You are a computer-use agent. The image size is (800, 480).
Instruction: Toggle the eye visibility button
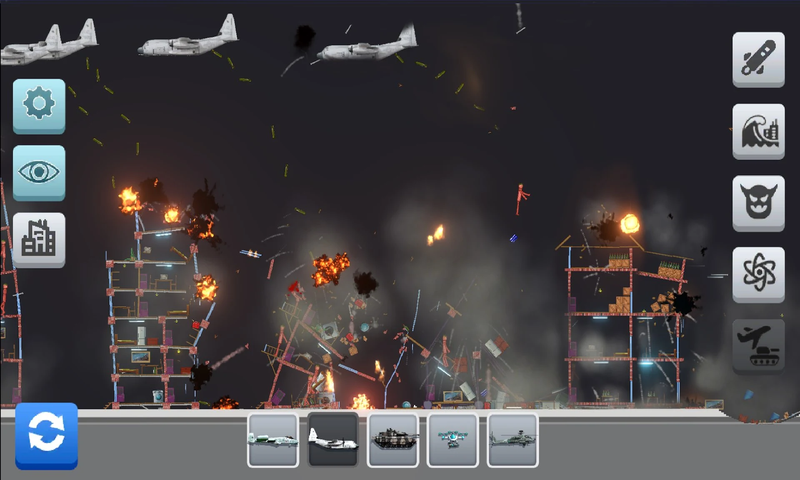click(39, 172)
